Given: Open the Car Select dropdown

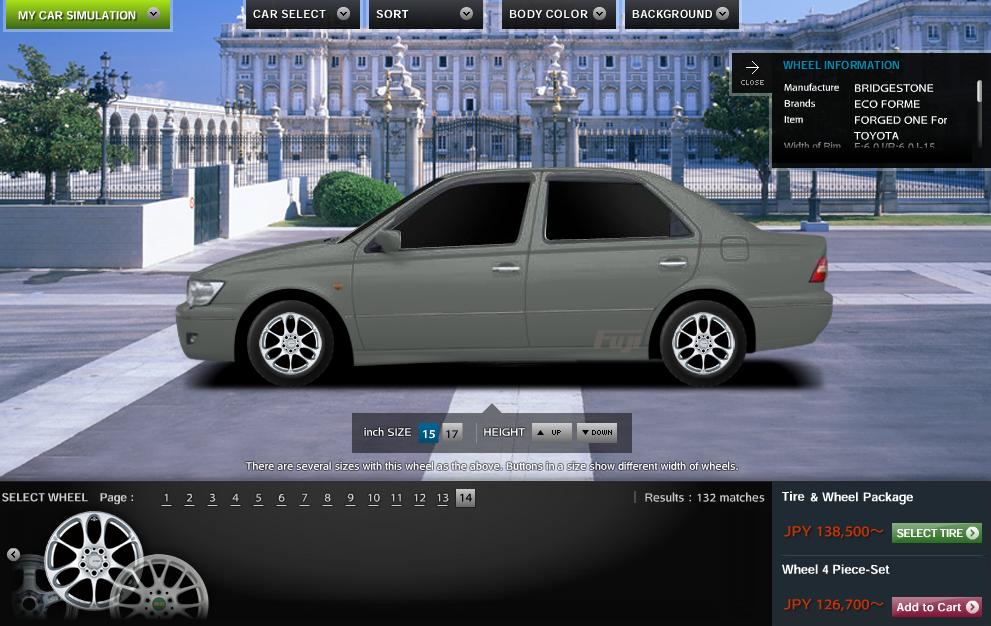Looking at the screenshot, I should (301, 14).
